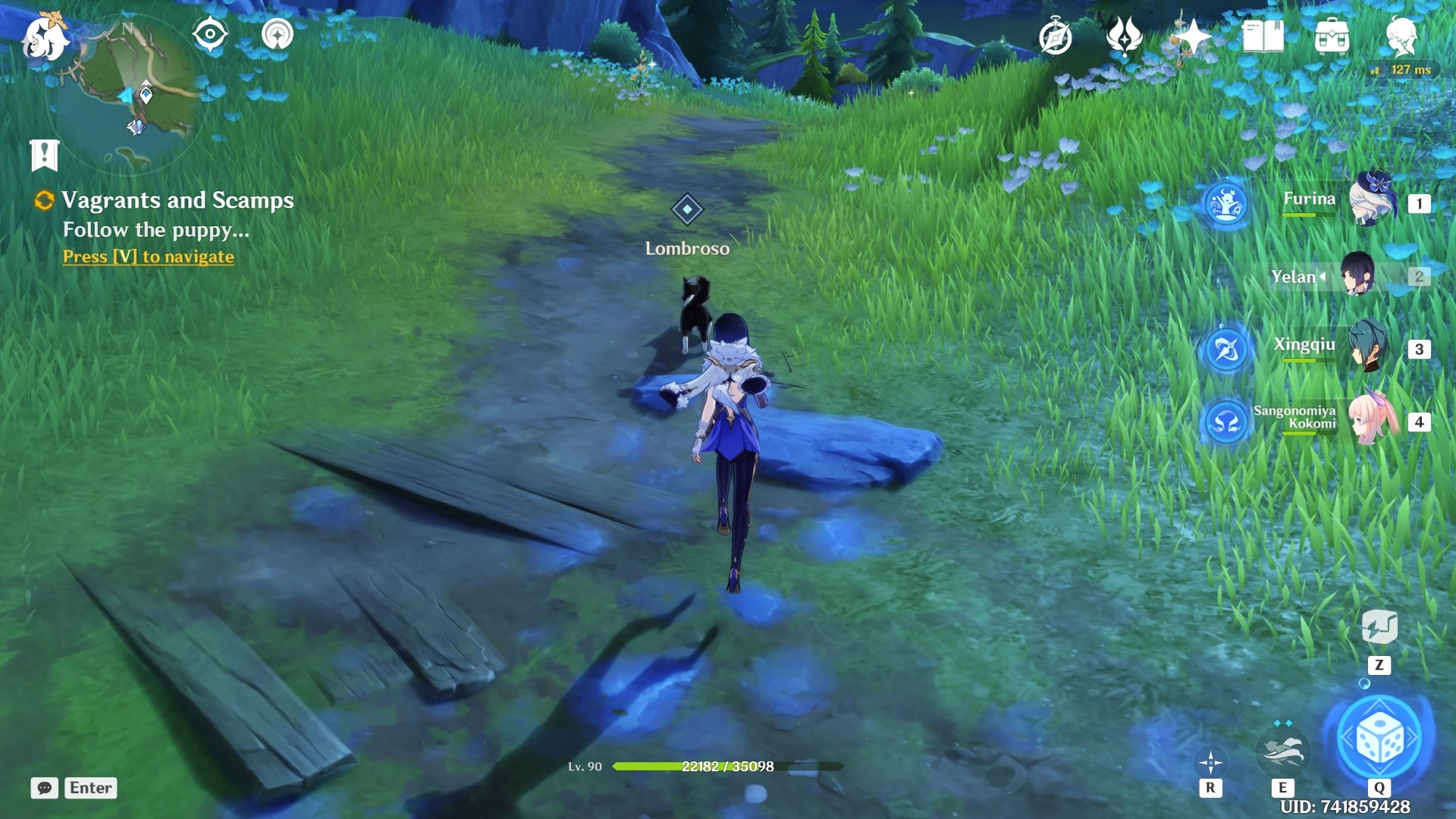
Task: Open the compass events icon
Action: [1055, 36]
